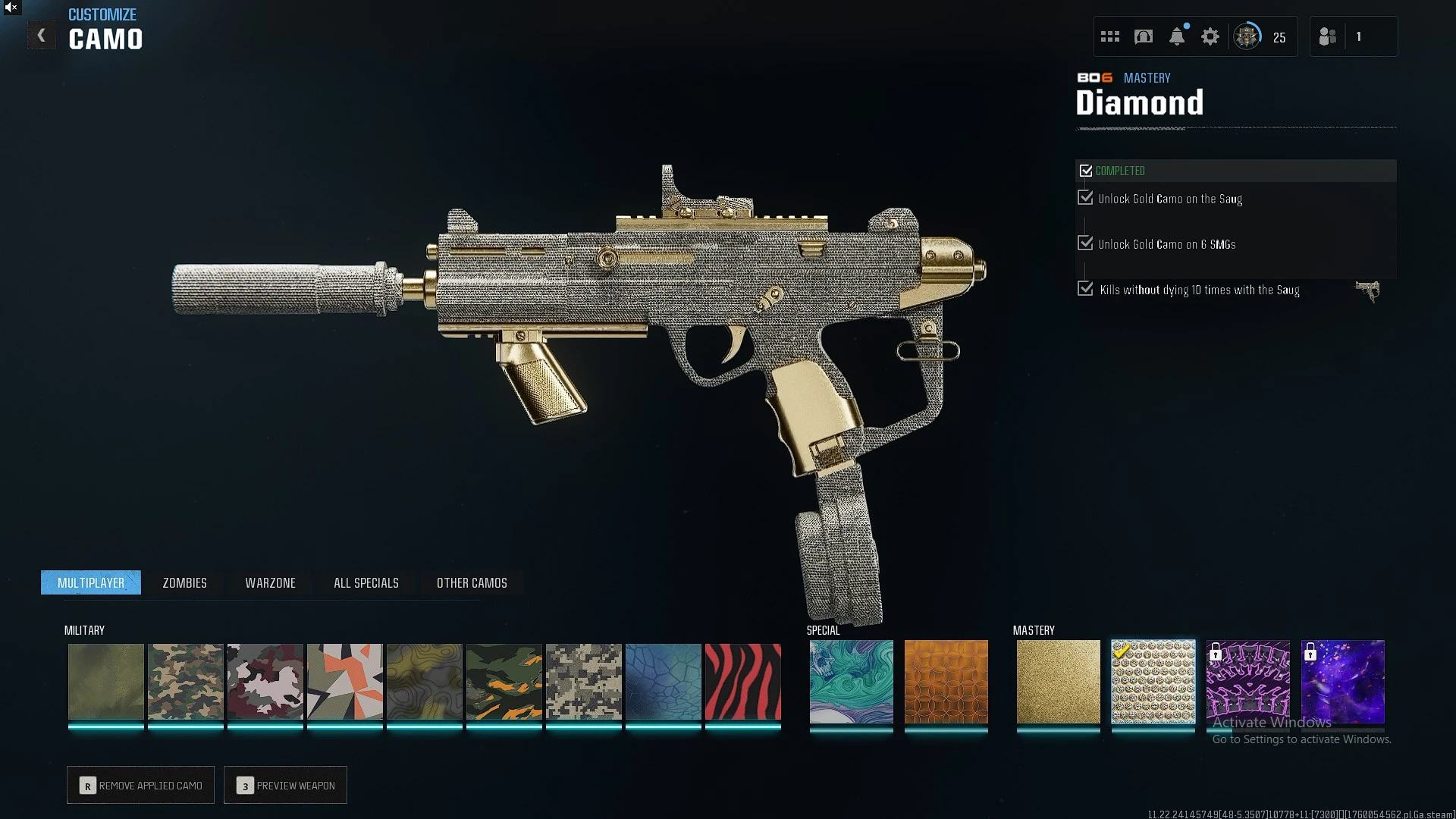
Task: Switch to the Zombies camo tab
Action: click(184, 583)
